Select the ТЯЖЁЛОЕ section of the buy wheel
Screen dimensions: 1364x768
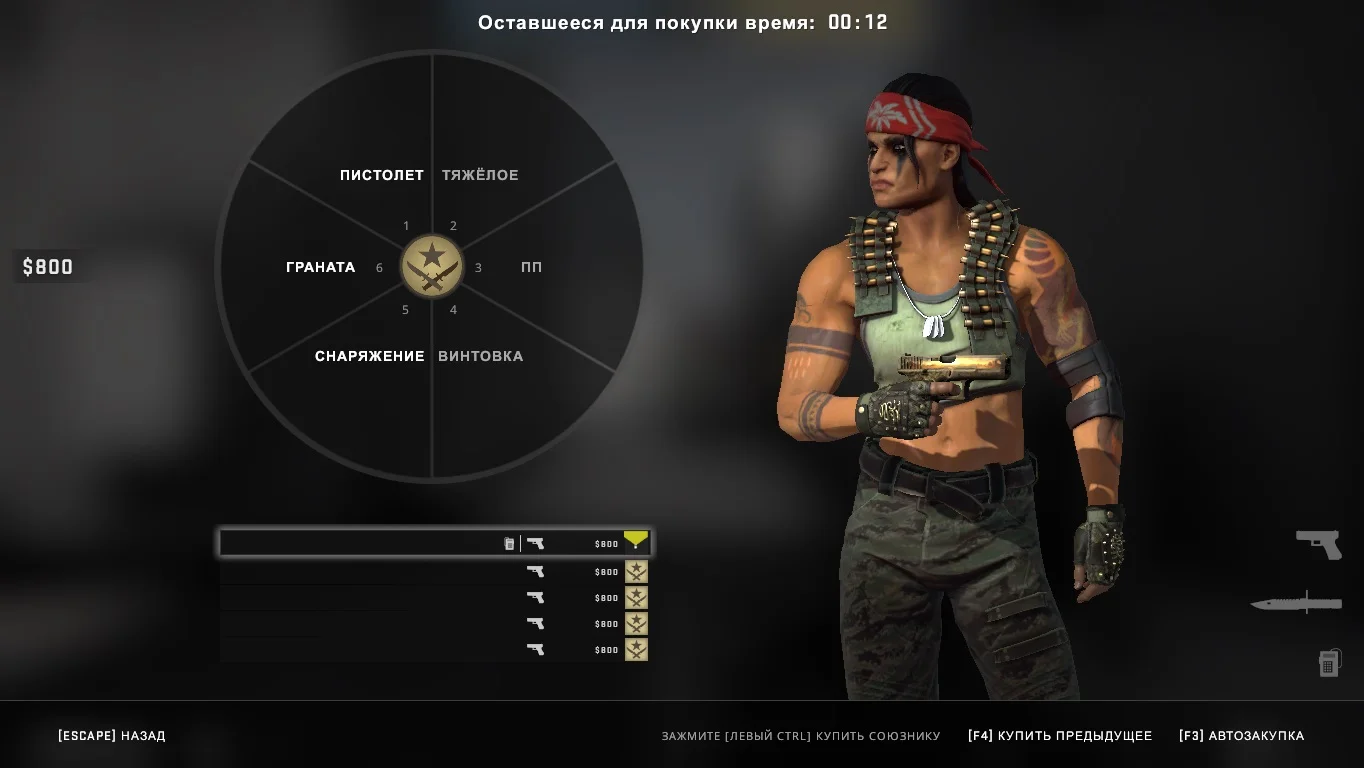coord(481,175)
